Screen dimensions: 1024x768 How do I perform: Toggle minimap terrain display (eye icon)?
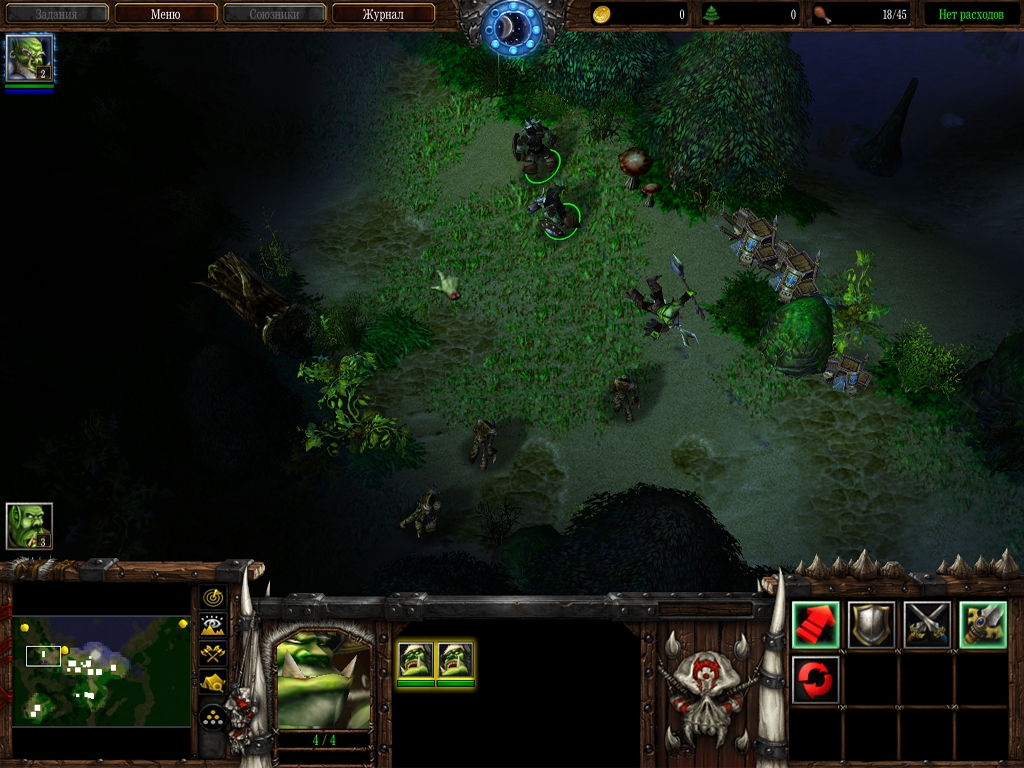tap(213, 626)
